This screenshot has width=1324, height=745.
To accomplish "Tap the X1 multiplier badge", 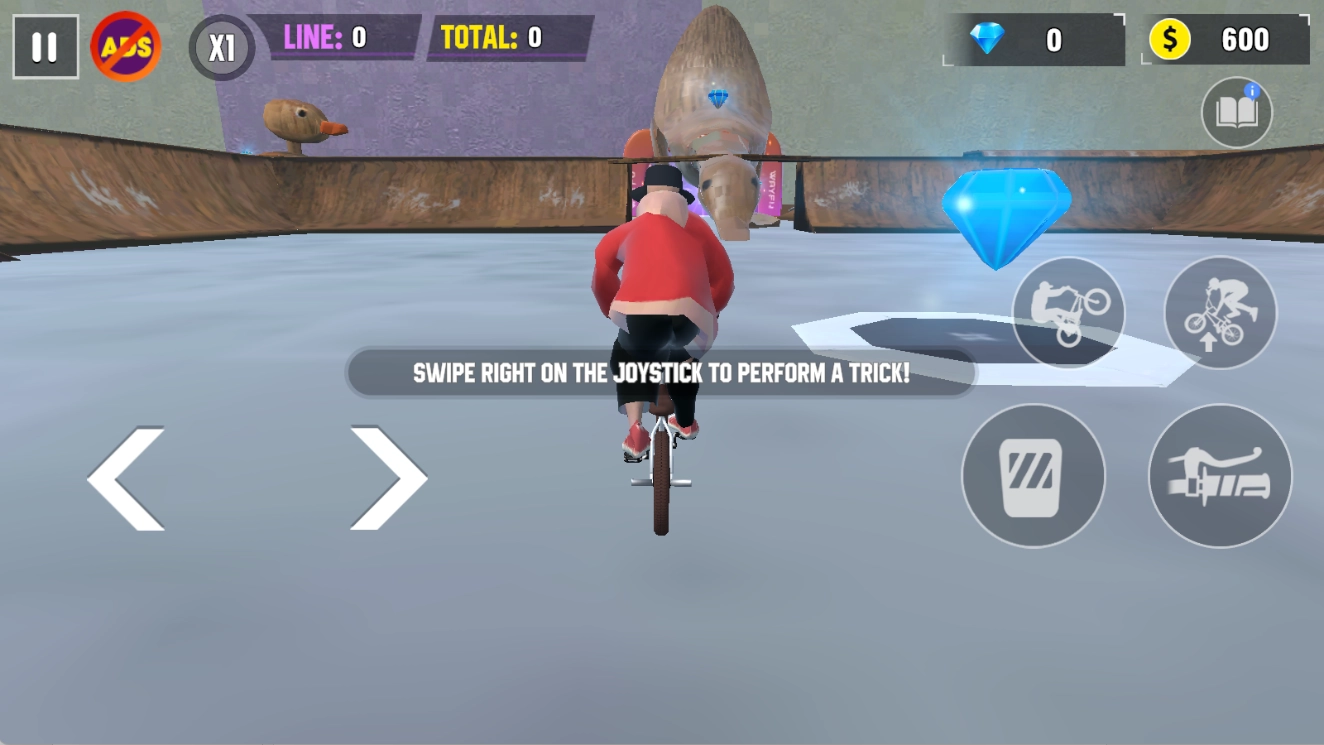I will (x=220, y=47).
